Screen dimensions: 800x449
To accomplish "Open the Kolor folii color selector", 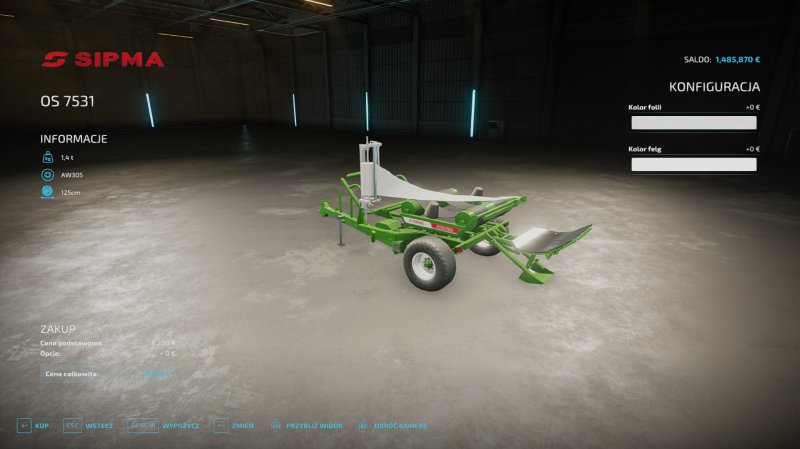I will 693,123.
